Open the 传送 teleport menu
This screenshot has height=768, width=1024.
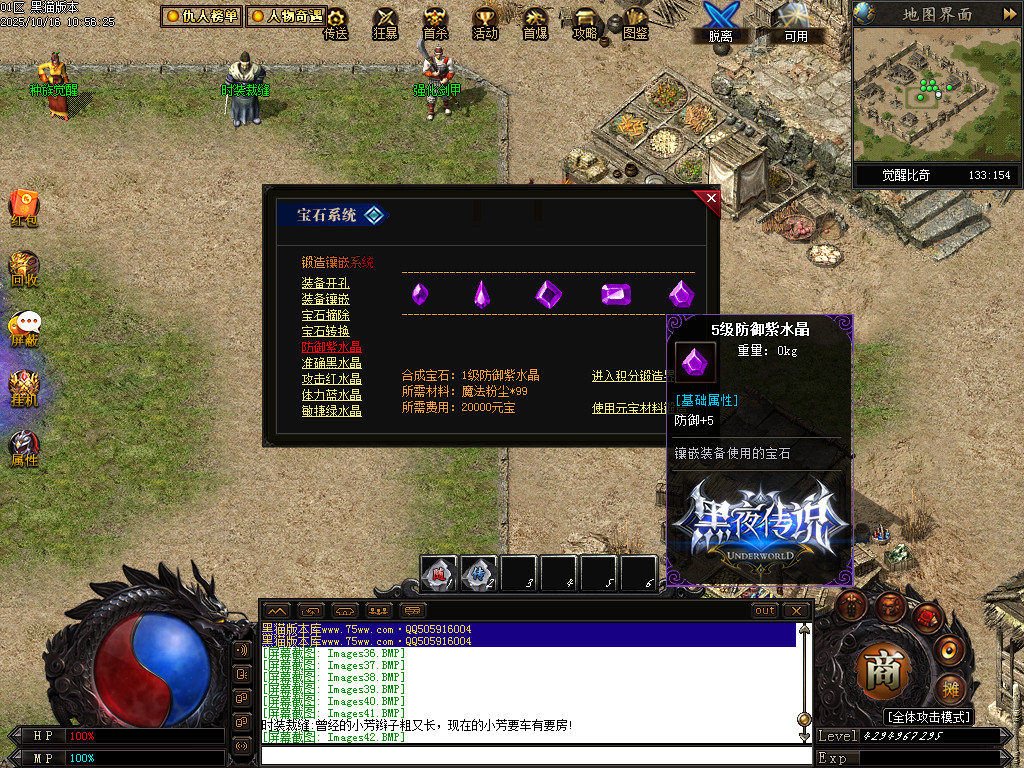point(335,24)
